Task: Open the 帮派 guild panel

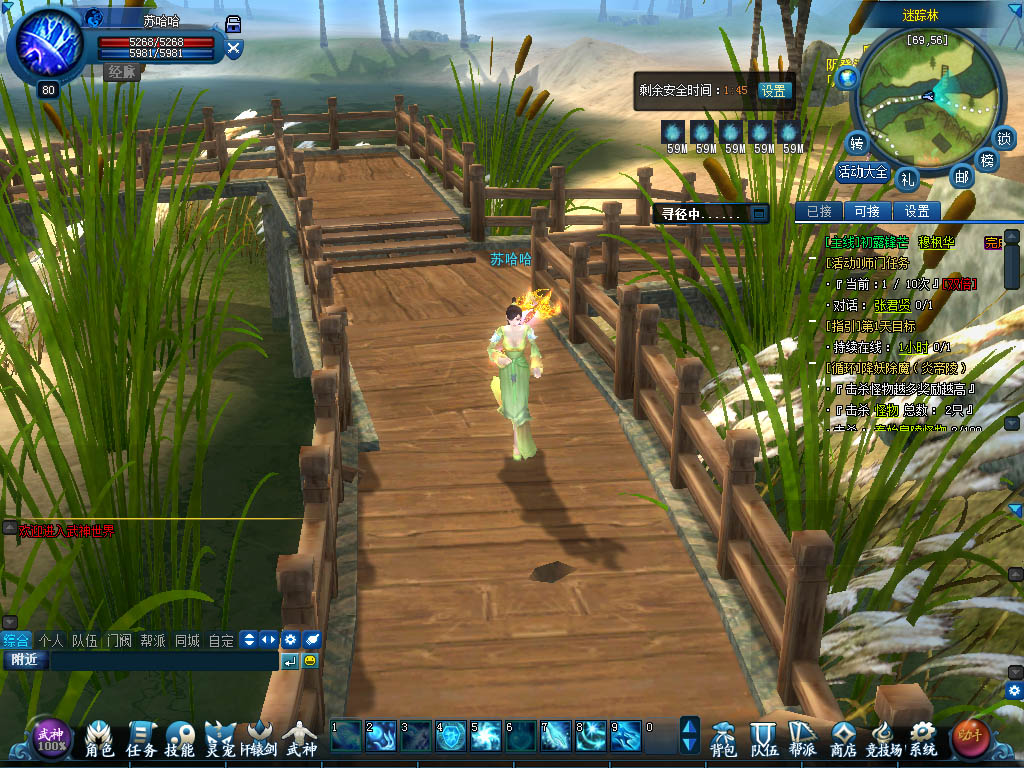Action: click(x=802, y=738)
